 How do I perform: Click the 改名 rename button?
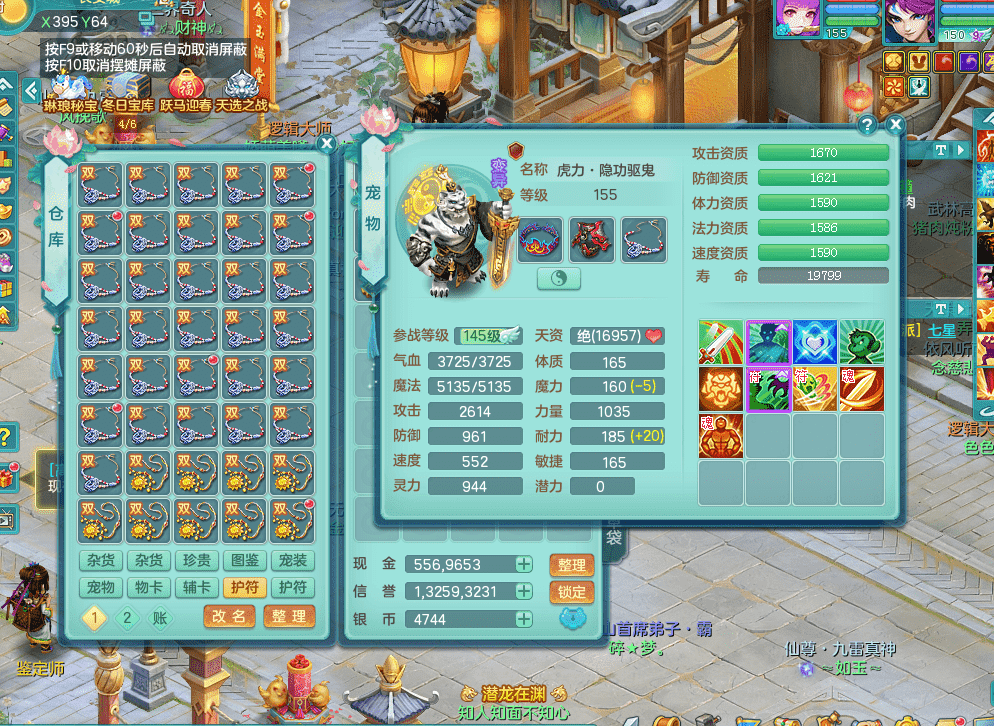click(229, 617)
